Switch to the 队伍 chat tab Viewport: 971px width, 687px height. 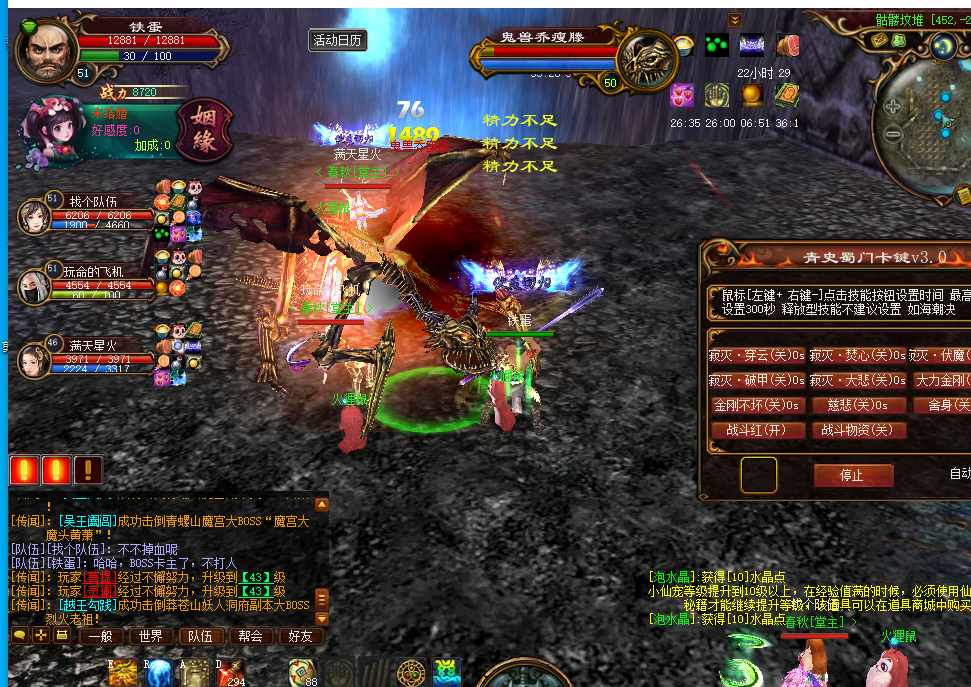pyautogui.click(x=200, y=636)
